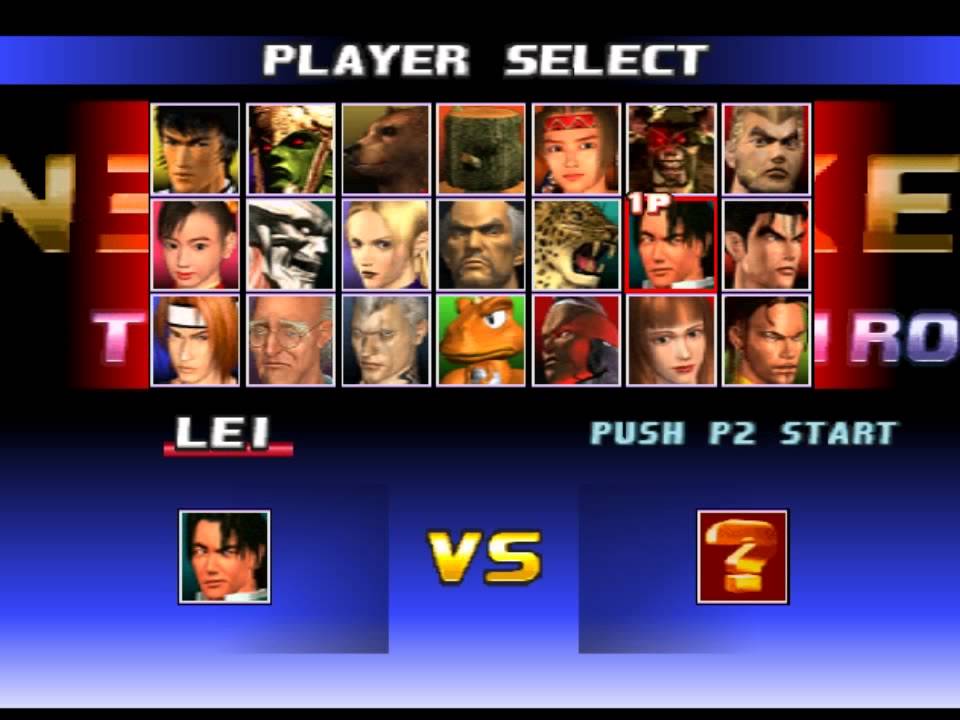
Task: Pick the gray-haired scarred Bryan portrait
Action: [x=386, y=340]
